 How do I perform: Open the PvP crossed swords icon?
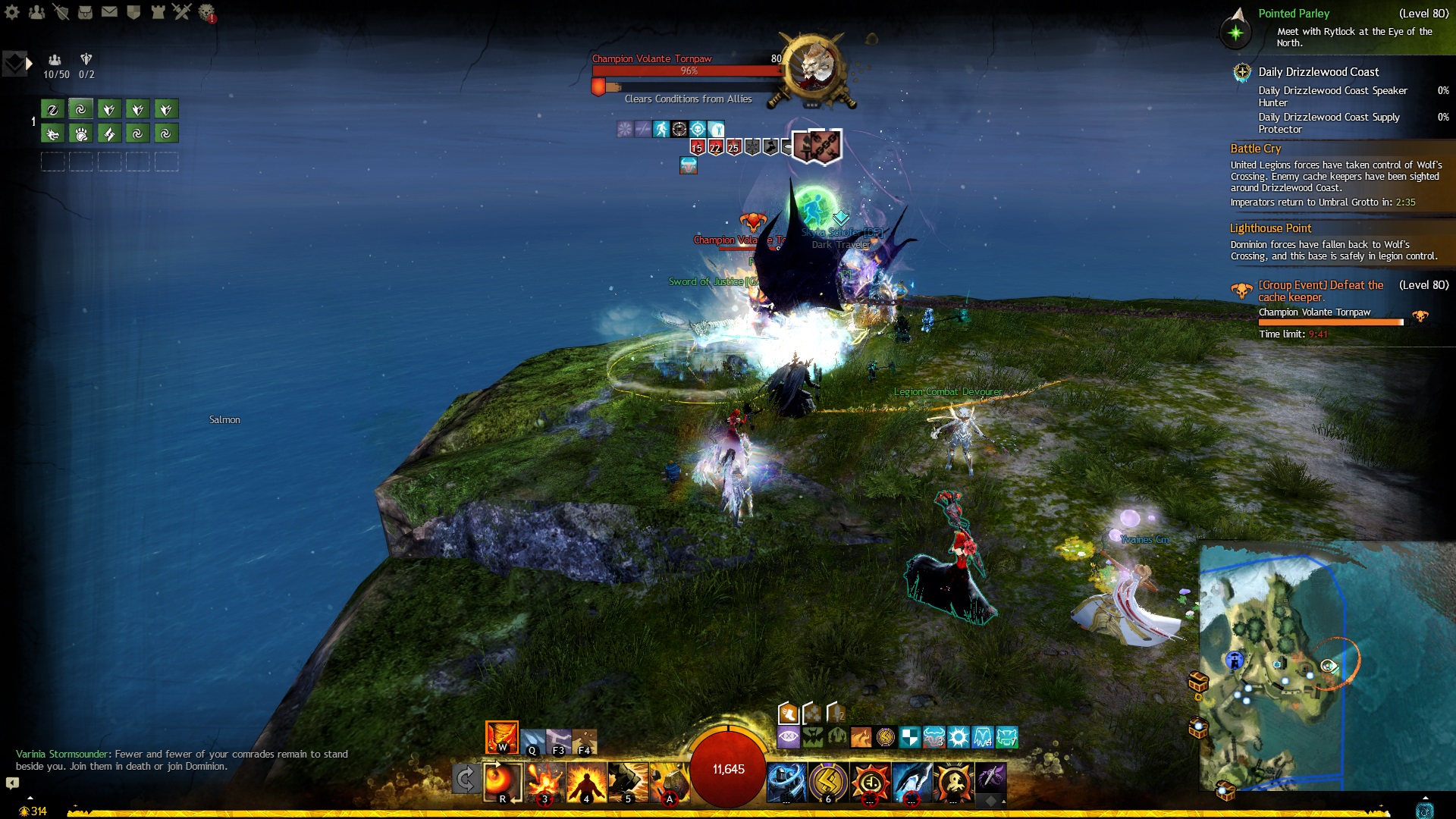point(182,11)
